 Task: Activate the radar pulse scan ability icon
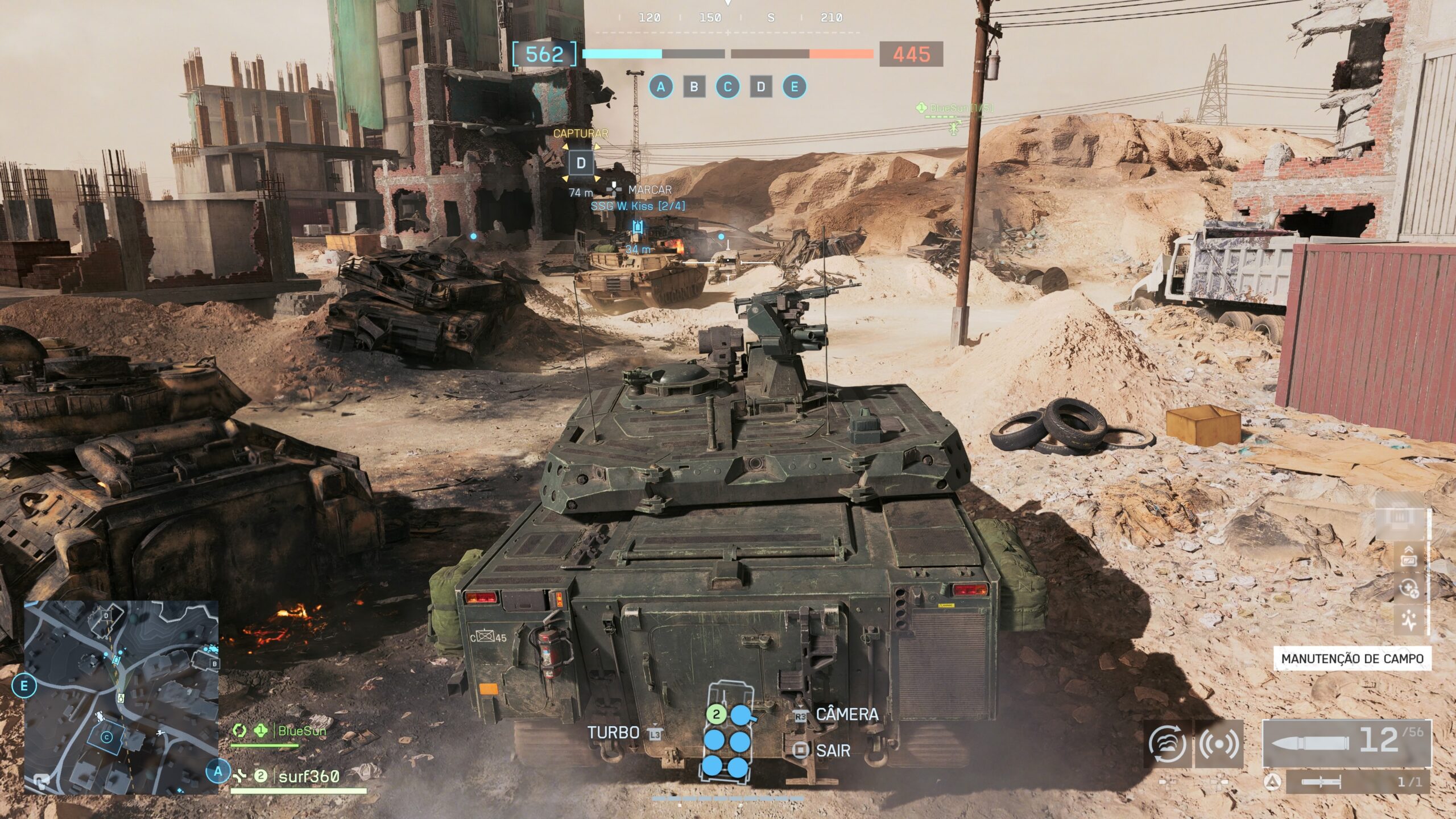pyautogui.click(x=1219, y=744)
